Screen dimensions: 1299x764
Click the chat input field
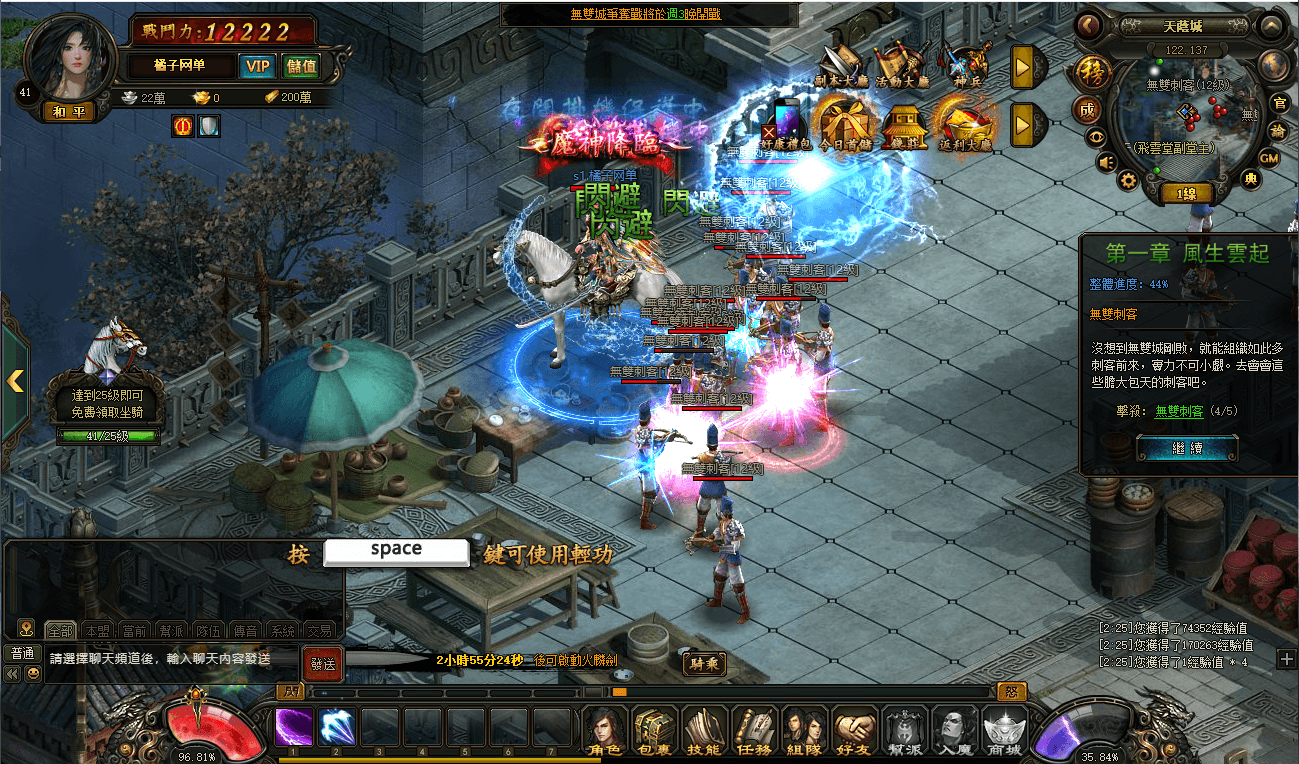point(172,659)
